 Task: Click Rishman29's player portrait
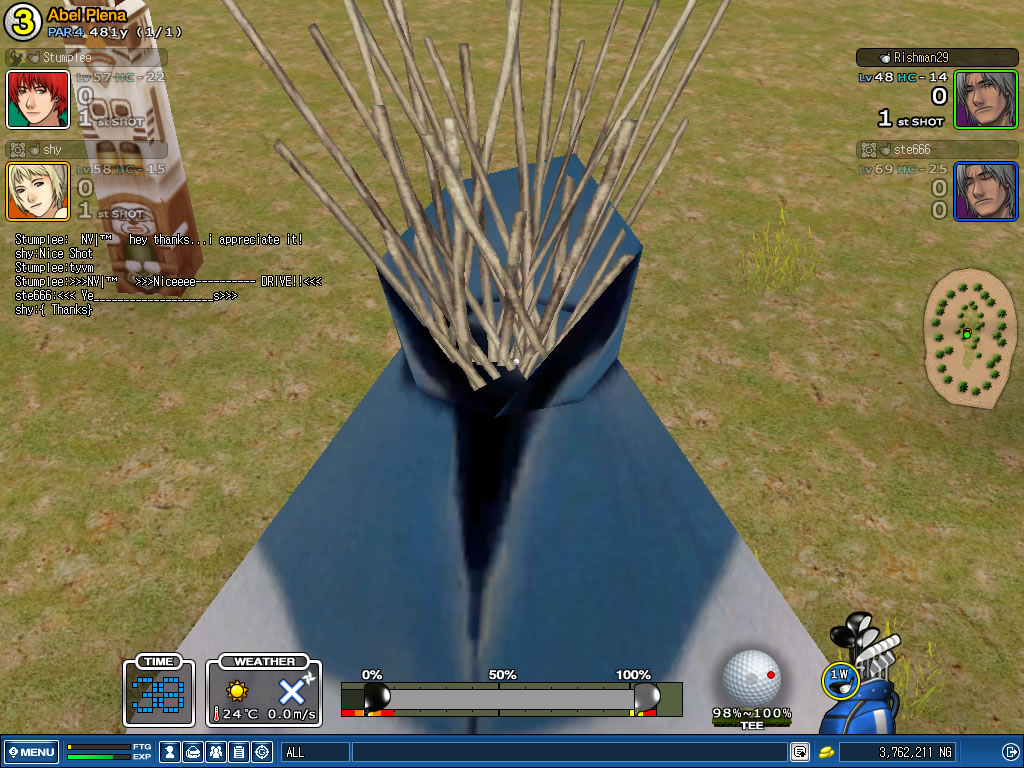(x=985, y=99)
